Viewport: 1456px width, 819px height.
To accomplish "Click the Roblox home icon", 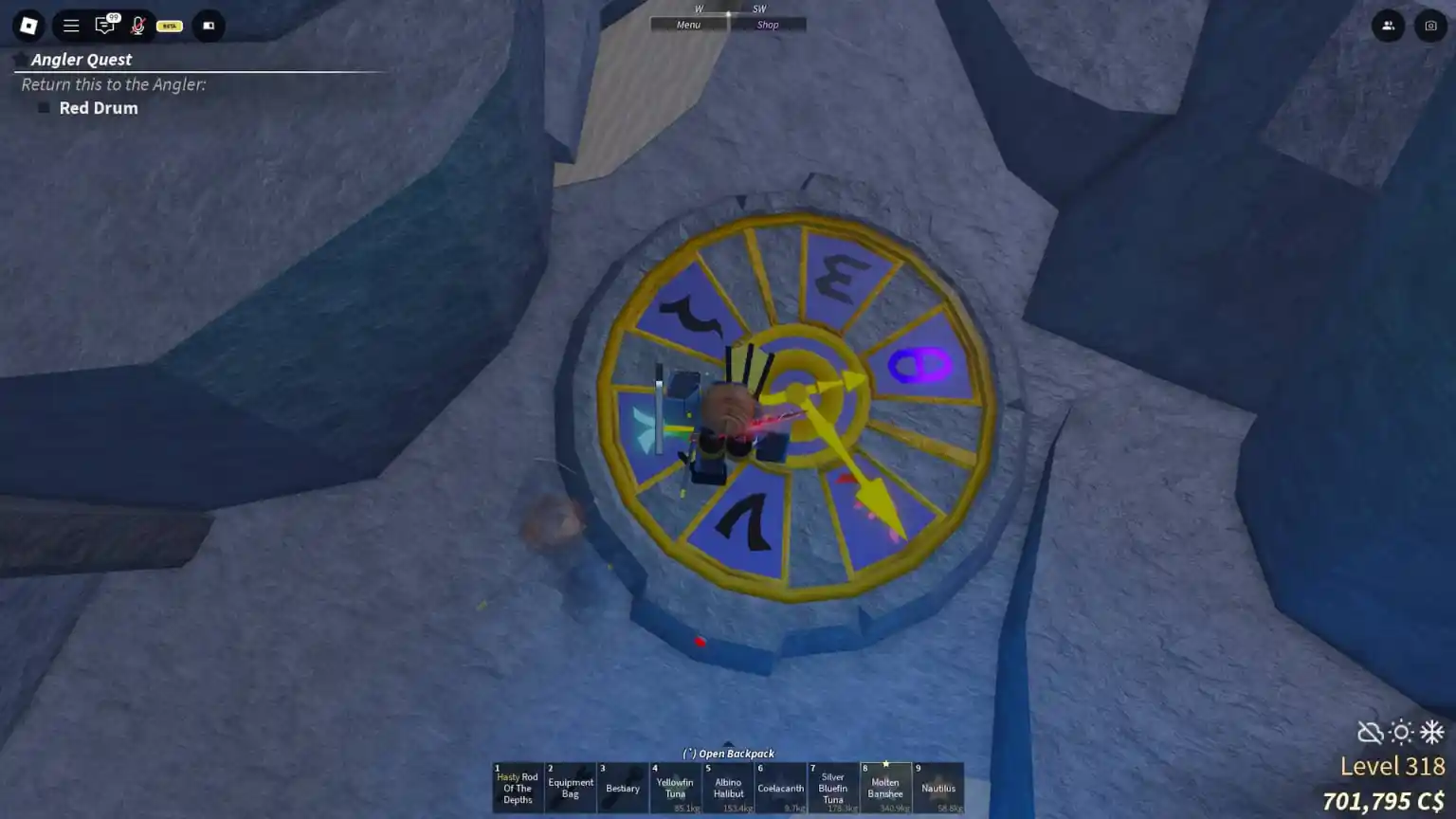I will pos(27,26).
